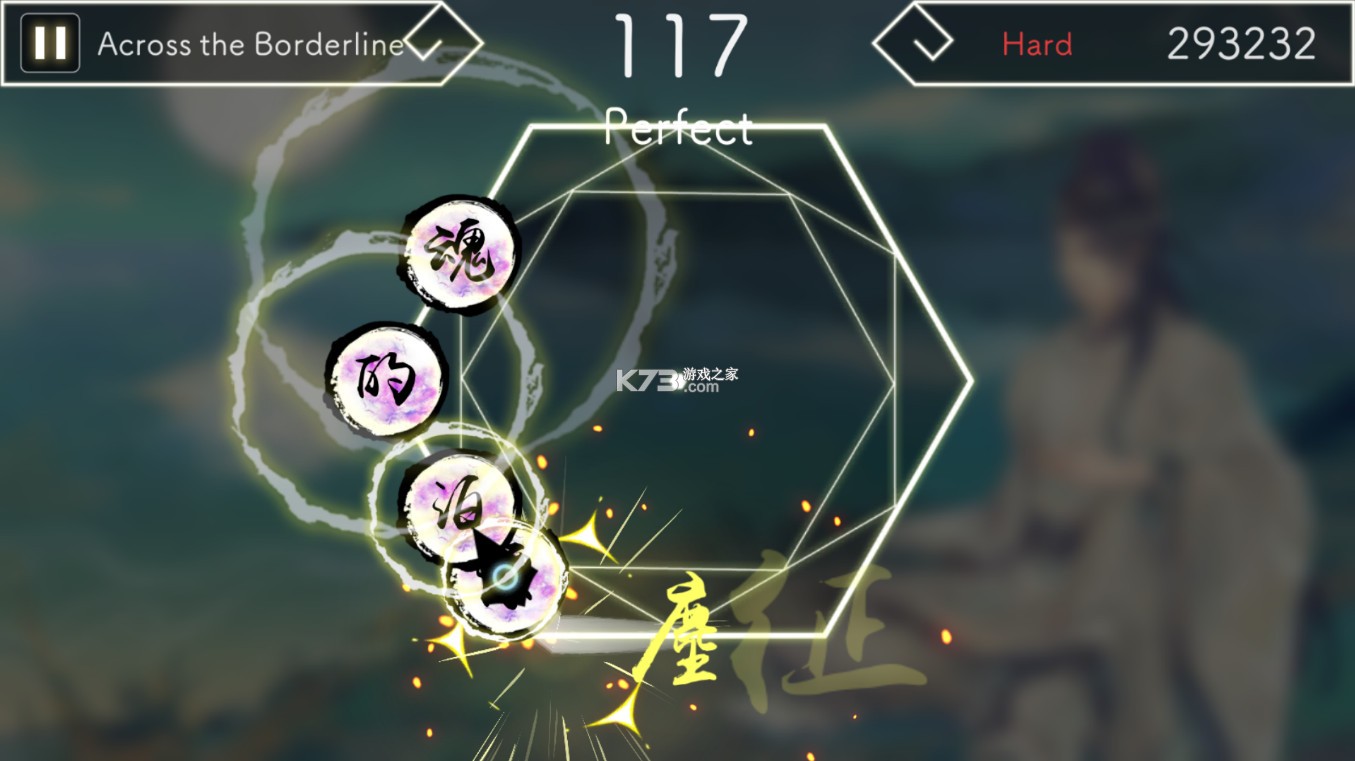Tap the note circle showing 魂 character
The width and height of the screenshot is (1355, 761).
[460, 253]
